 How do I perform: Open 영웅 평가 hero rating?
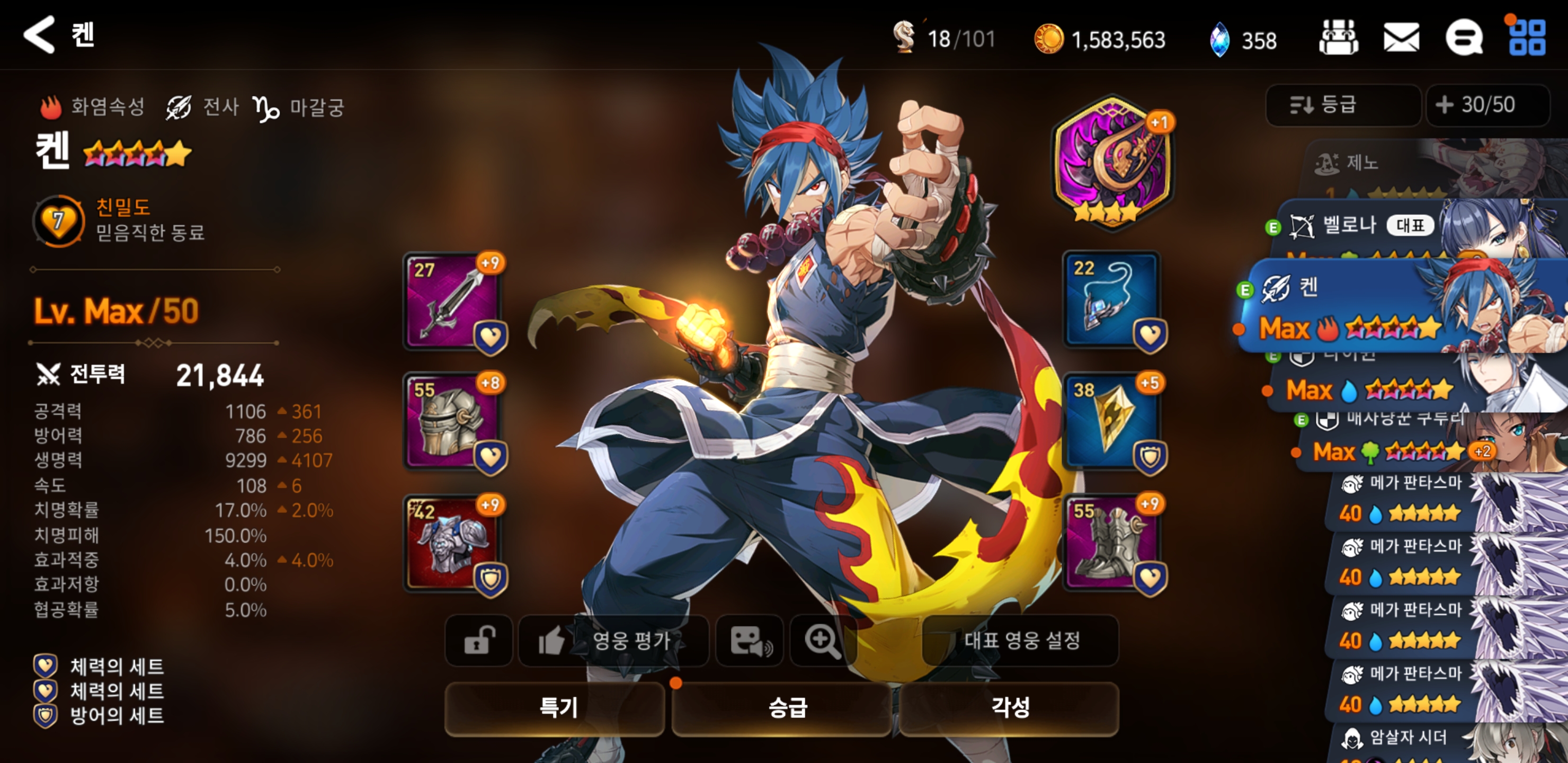(x=612, y=640)
